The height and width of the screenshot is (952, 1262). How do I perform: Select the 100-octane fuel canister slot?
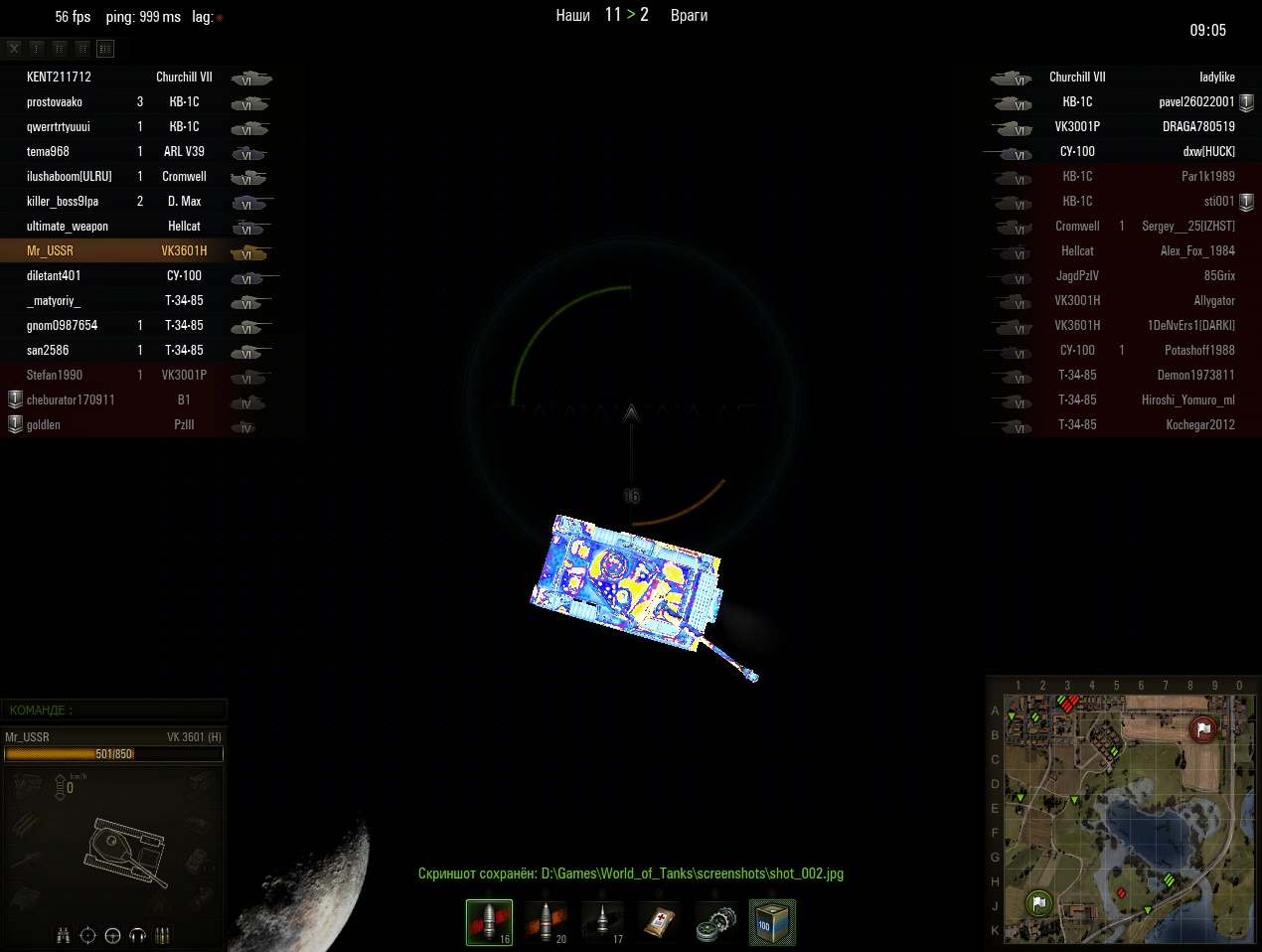[772, 922]
